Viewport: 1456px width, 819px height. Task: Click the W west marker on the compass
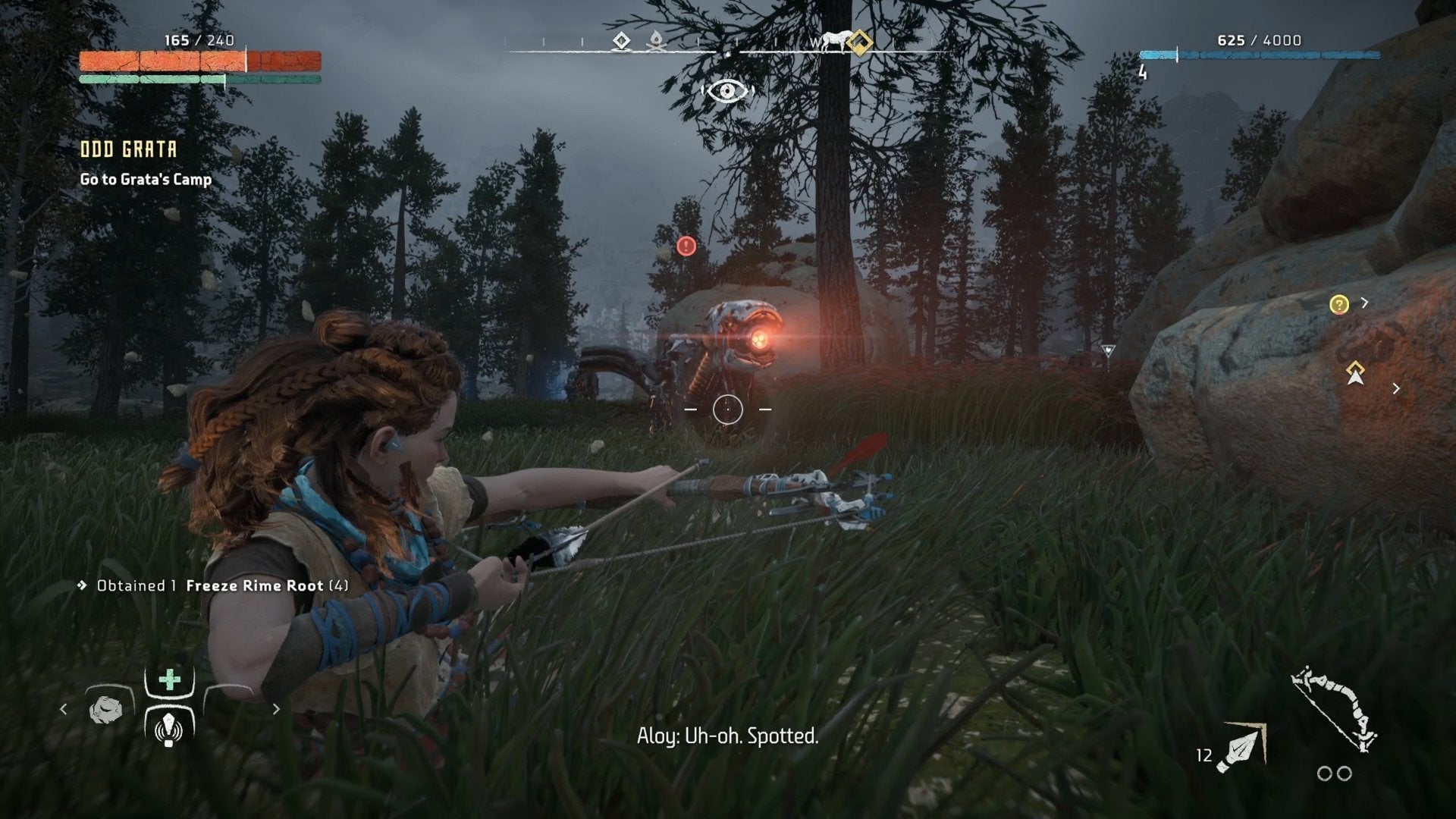click(x=815, y=43)
